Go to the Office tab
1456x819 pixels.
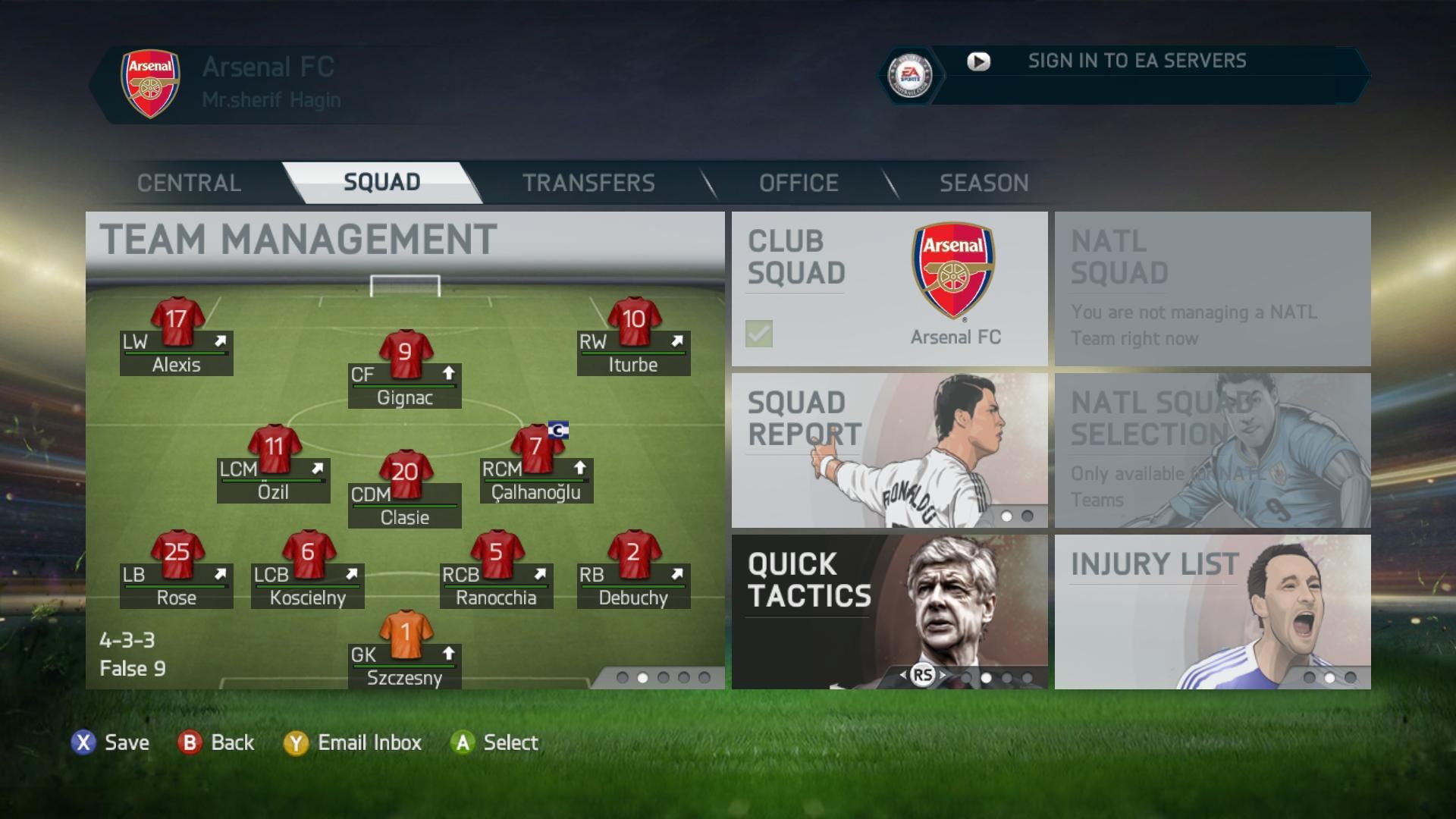799,183
